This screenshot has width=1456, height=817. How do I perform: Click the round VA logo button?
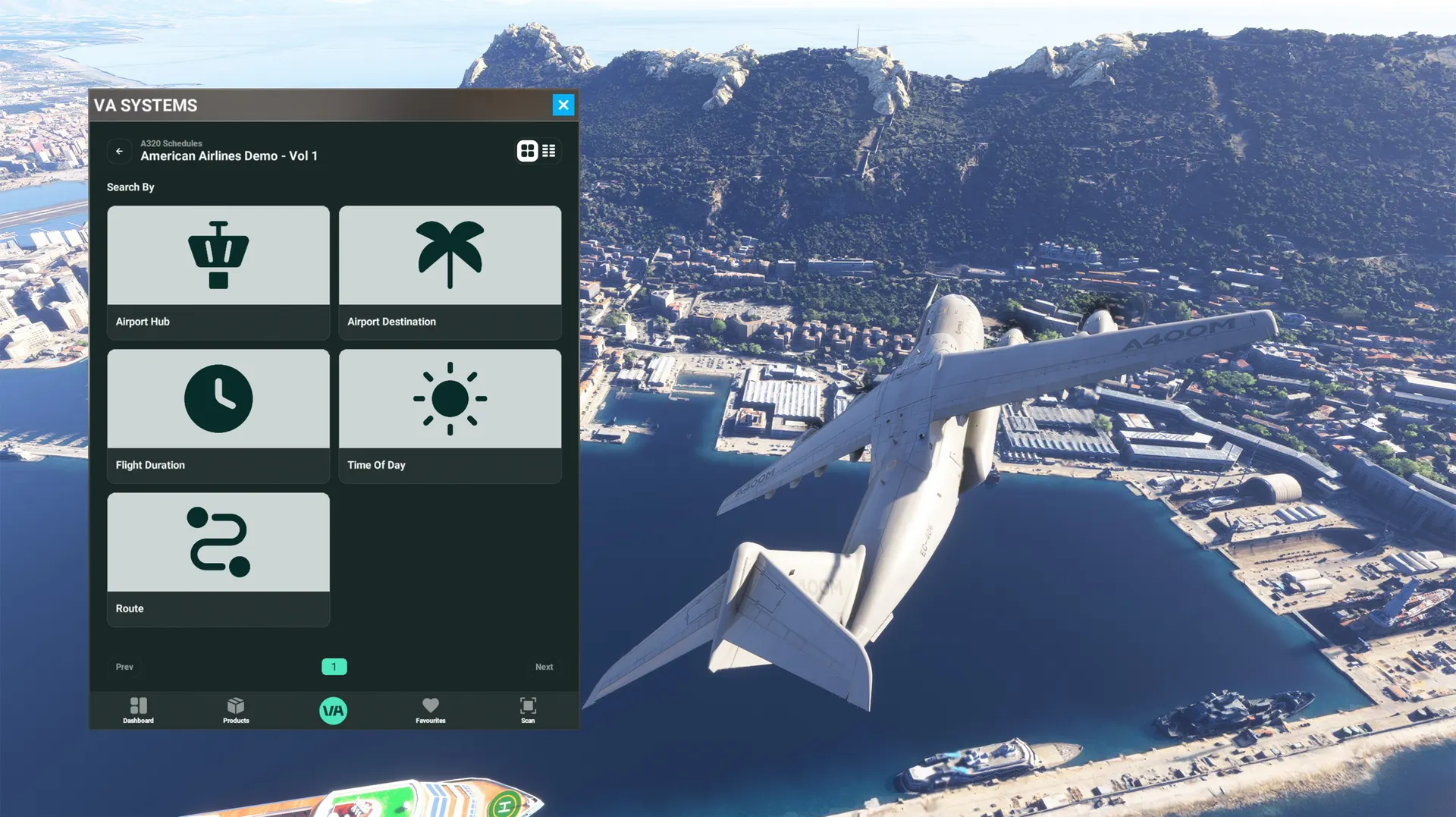(x=333, y=711)
